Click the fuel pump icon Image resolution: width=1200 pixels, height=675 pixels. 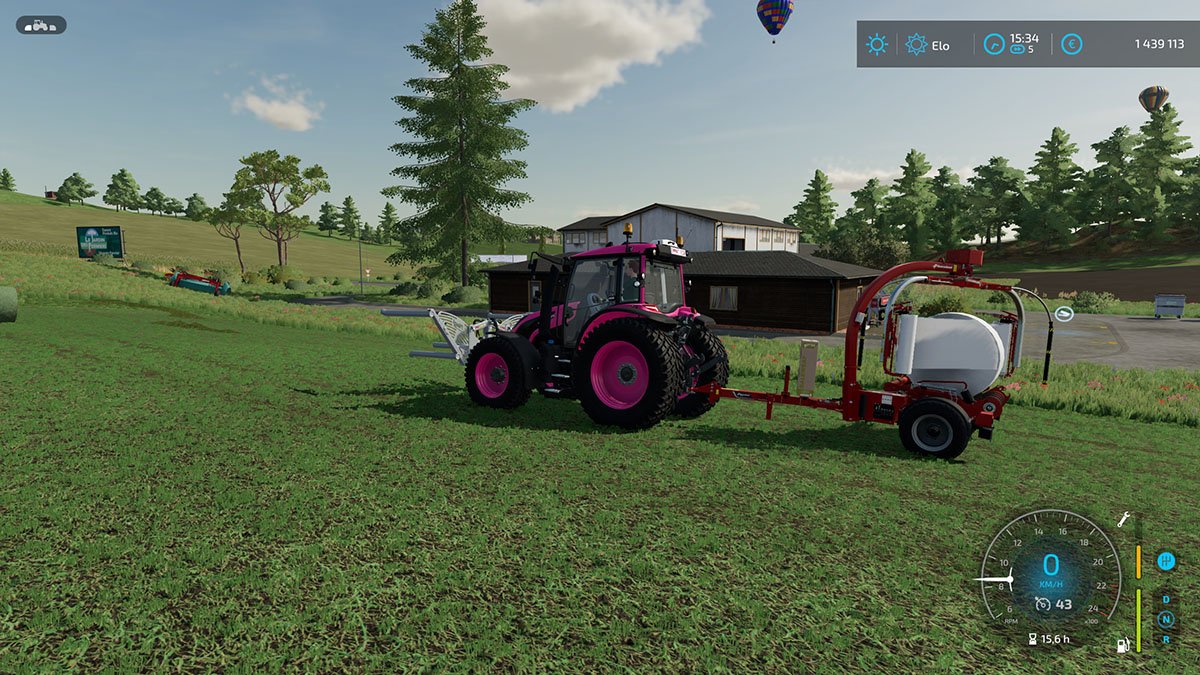point(1124,645)
